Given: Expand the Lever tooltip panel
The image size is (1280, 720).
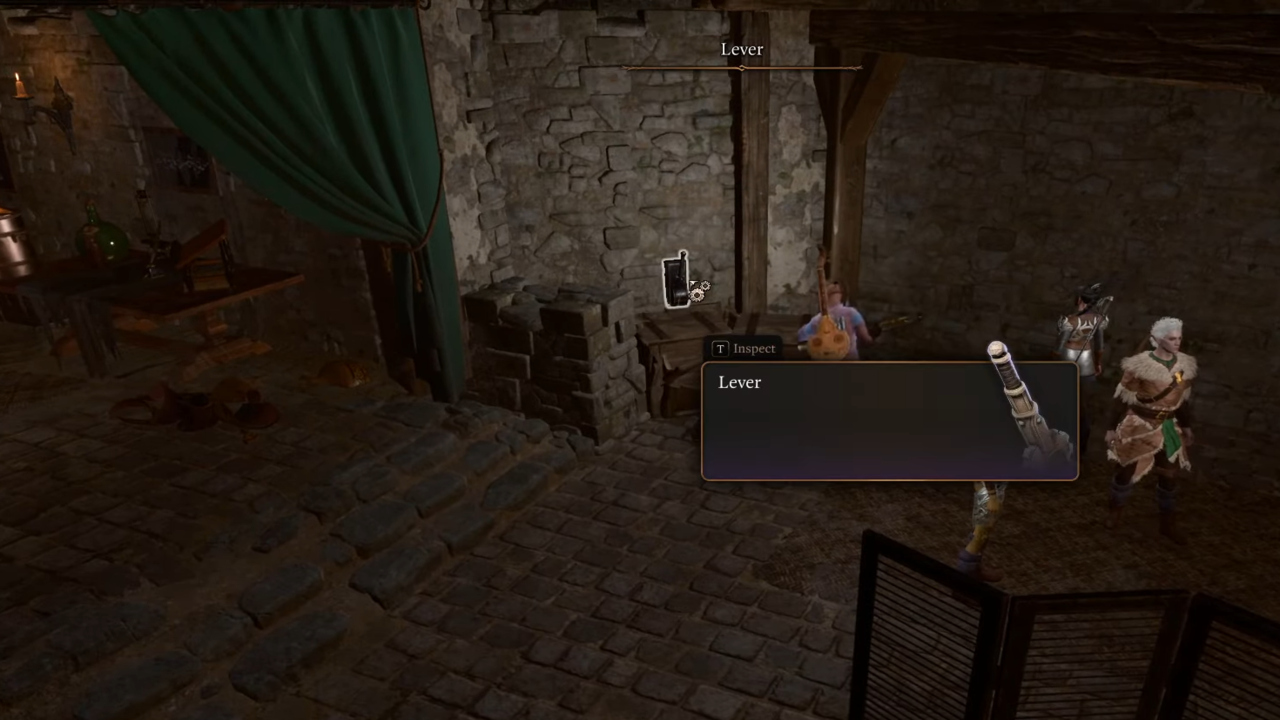Looking at the screenshot, I should click(x=890, y=420).
